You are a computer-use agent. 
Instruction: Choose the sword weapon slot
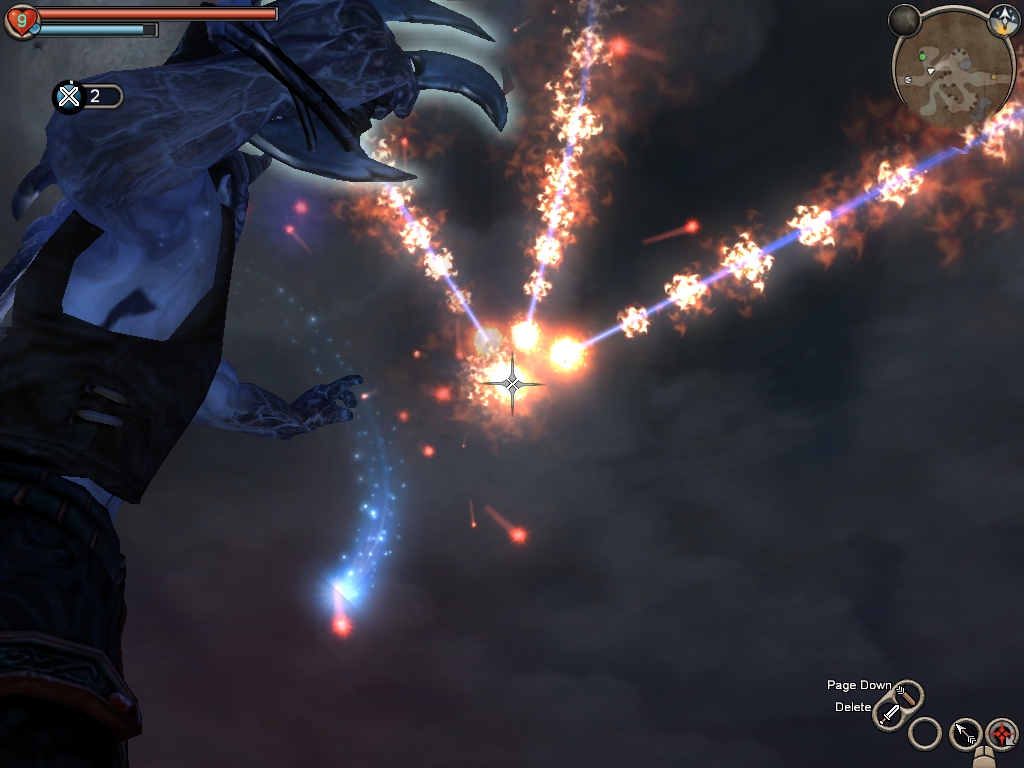coord(889,714)
